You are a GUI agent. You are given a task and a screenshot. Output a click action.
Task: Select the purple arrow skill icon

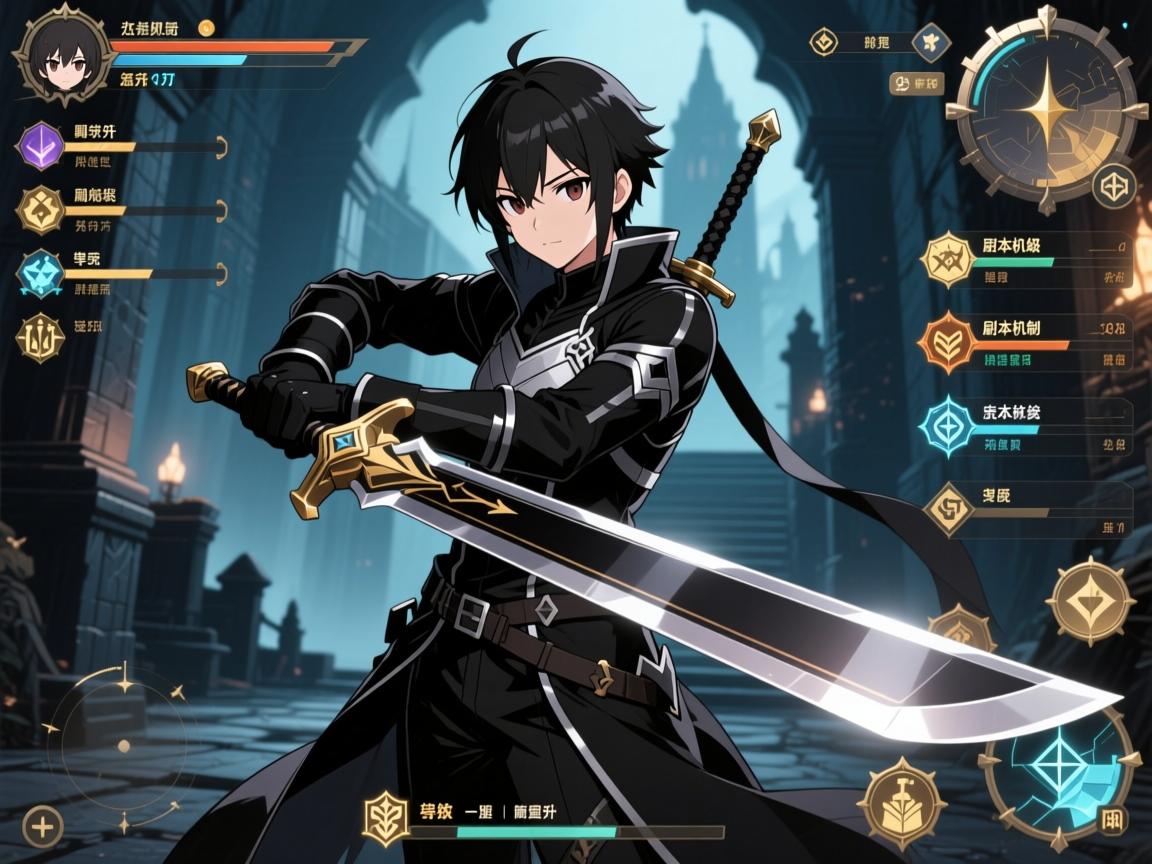click(42, 147)
